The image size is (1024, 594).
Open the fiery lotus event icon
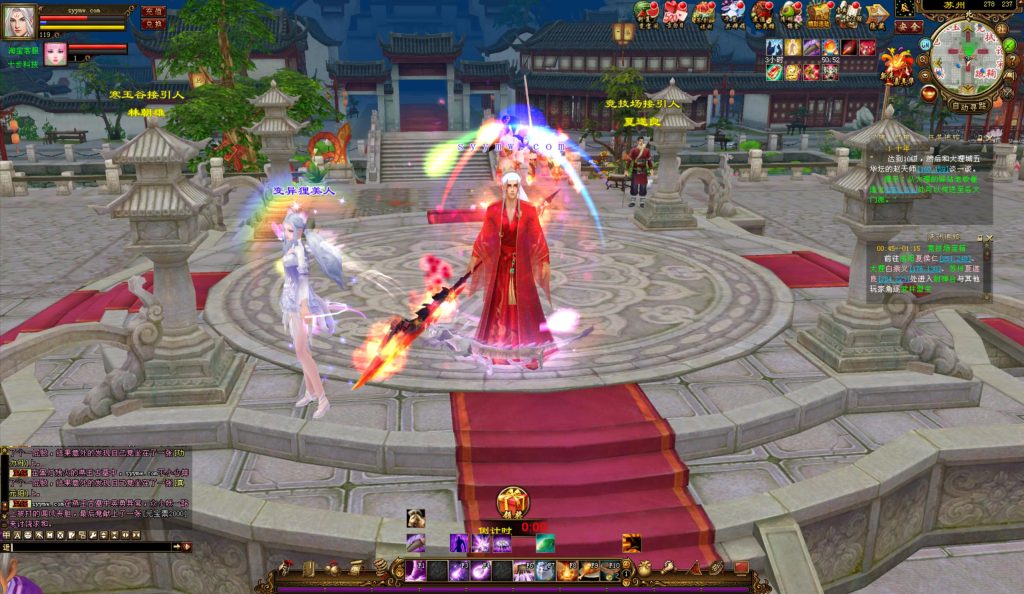pyautogui.click(x=897, y=65)
